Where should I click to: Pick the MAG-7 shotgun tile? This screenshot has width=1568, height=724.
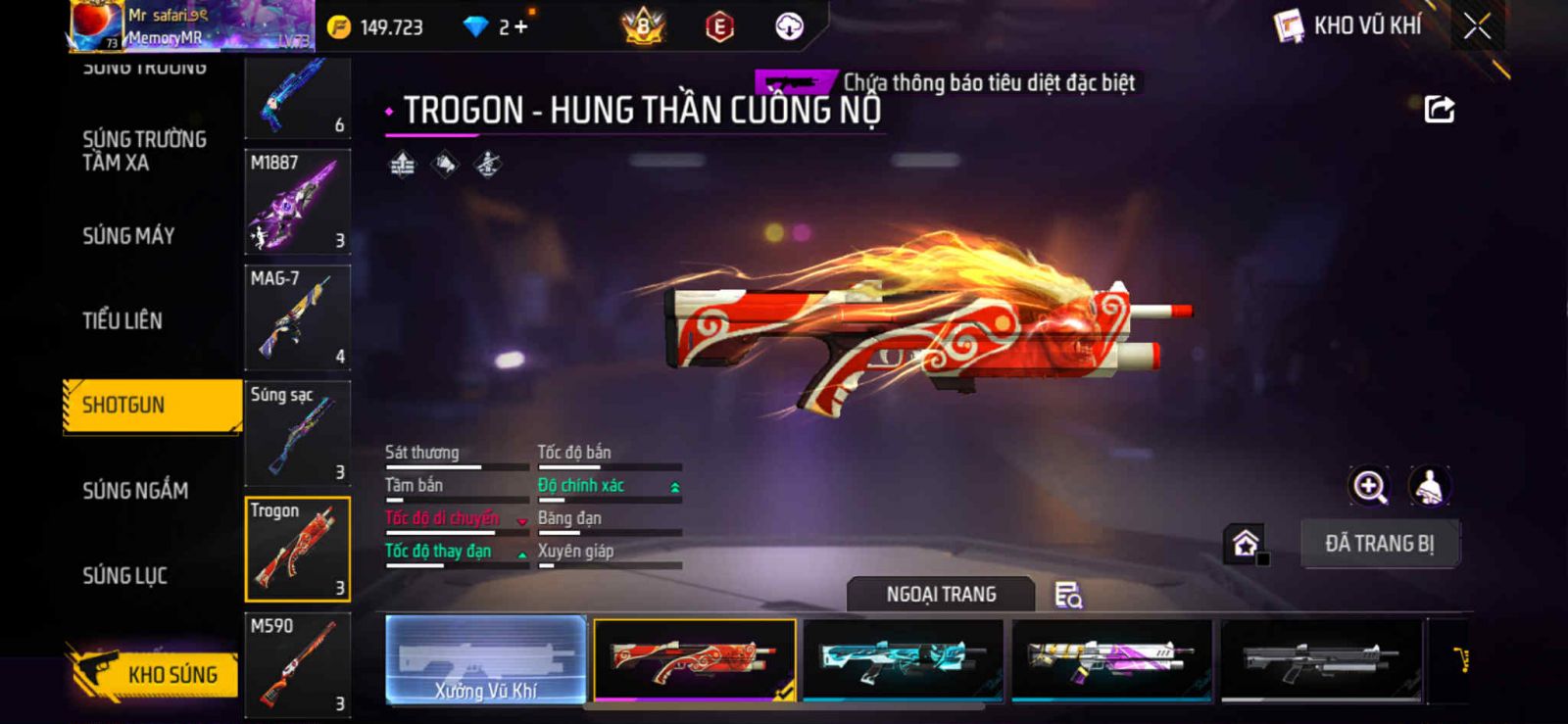[x=297, y=317]
